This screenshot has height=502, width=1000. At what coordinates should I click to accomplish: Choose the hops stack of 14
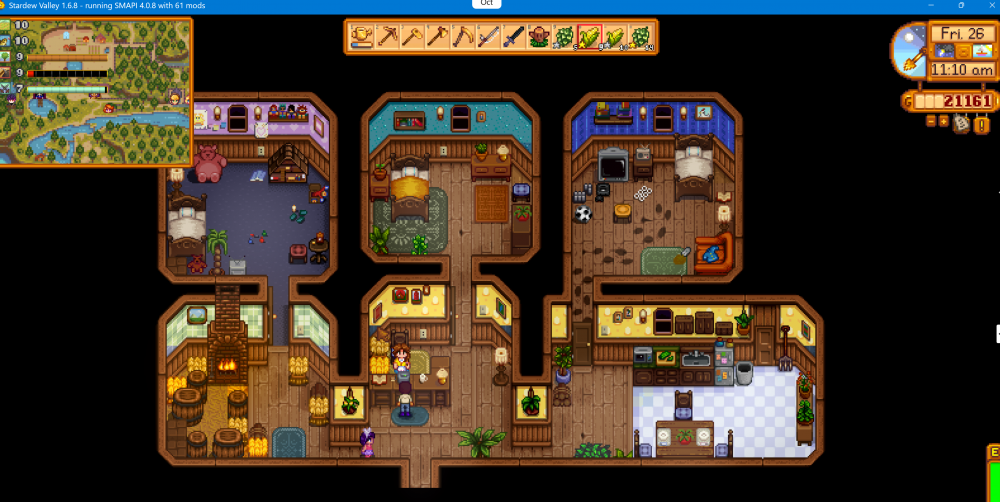[640, 38]
